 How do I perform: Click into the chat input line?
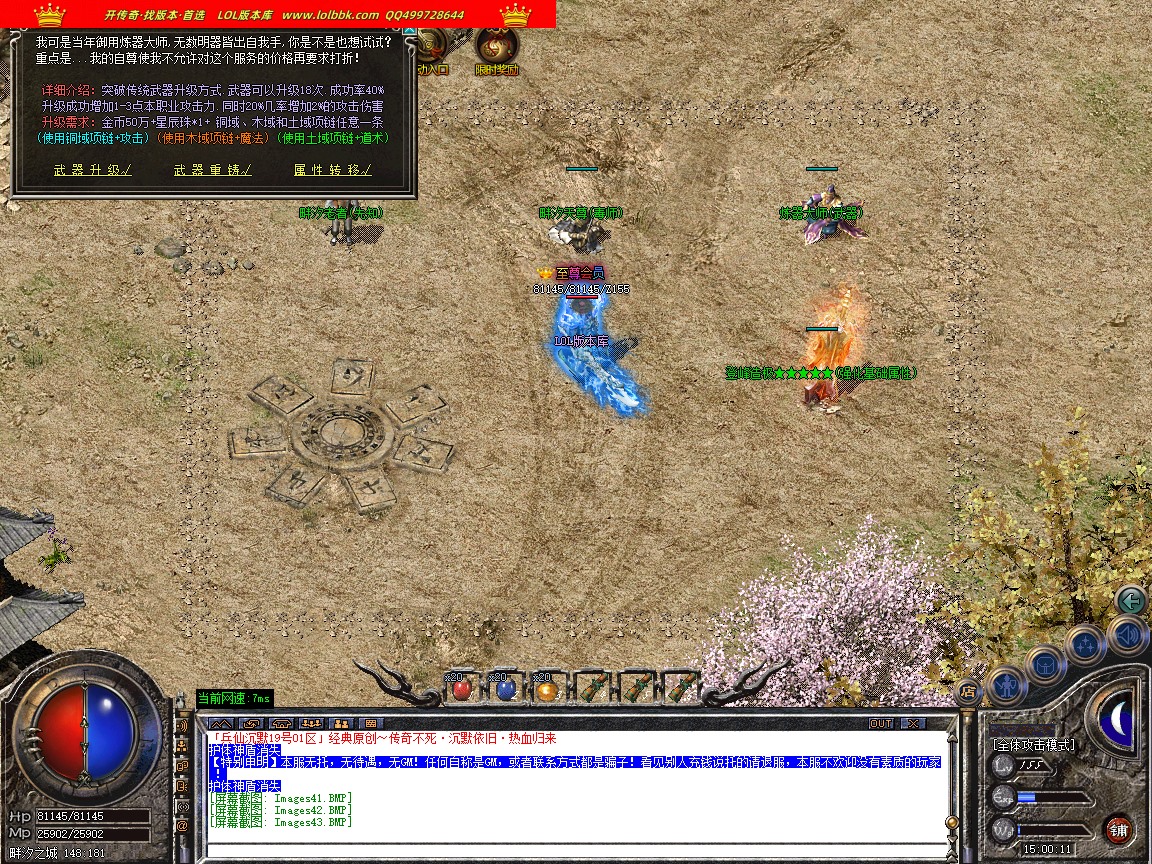tap(575, 850)
